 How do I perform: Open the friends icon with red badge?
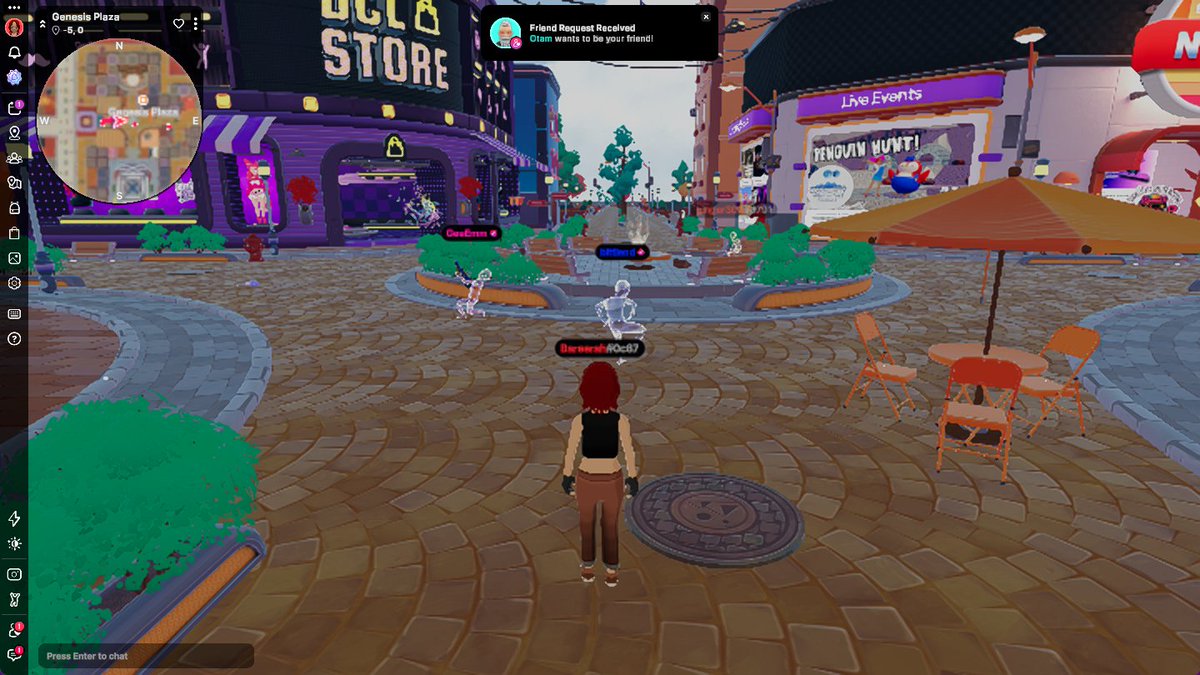(14, 630)
